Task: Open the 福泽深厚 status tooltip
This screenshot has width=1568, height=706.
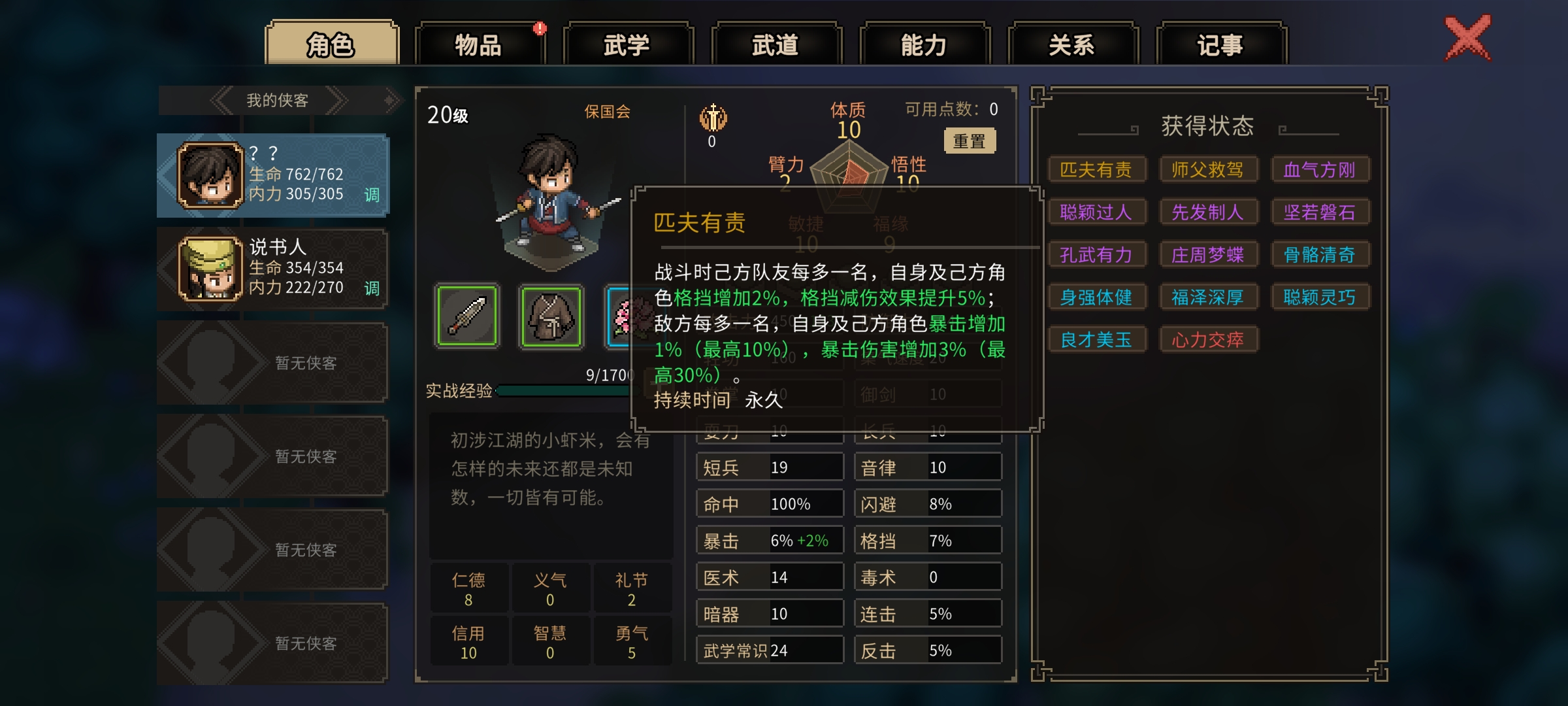Action: 1207,297
